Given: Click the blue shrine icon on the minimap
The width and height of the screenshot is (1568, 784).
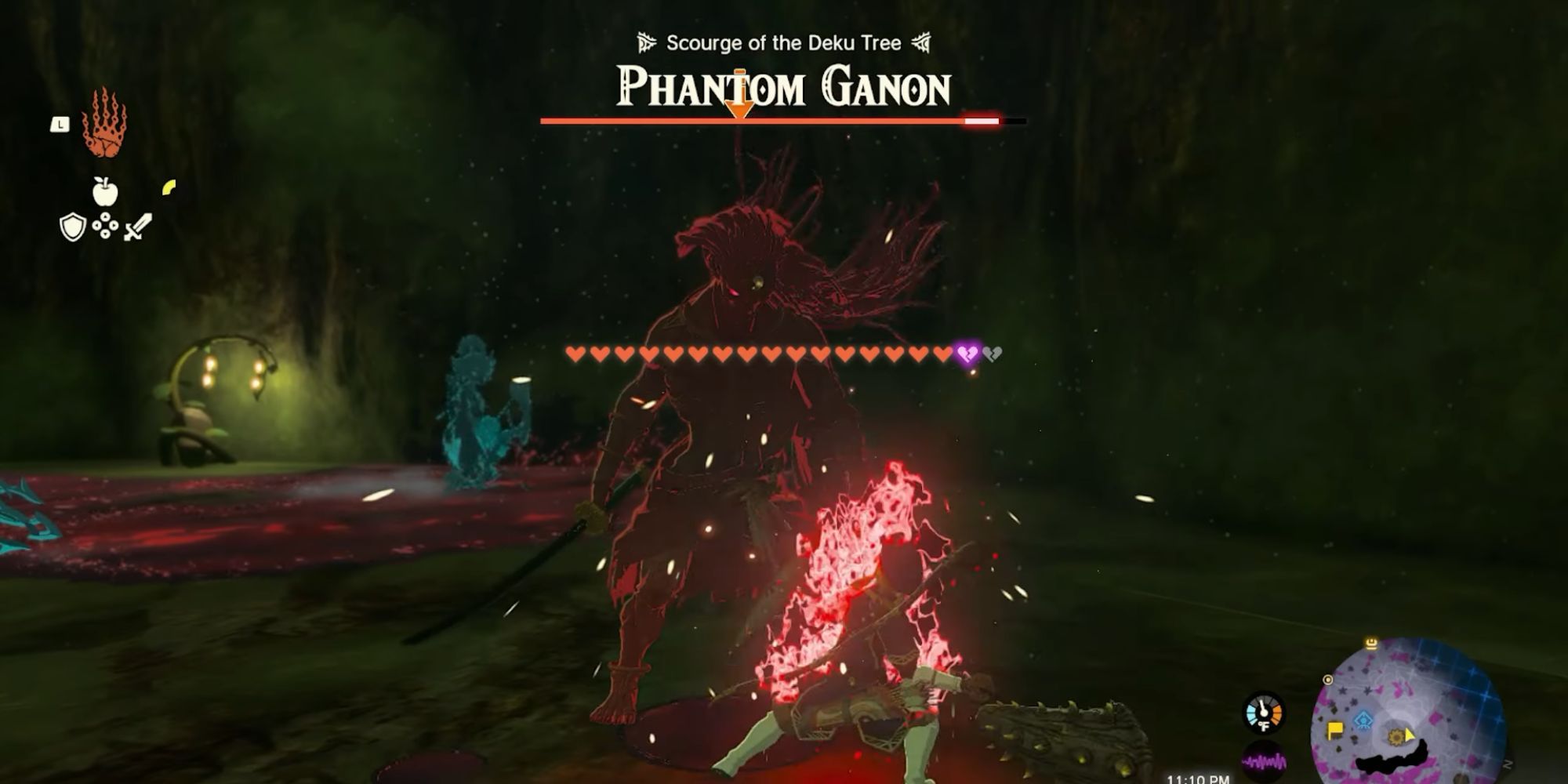Looking at the screenshot, I should coord(1363,719).
